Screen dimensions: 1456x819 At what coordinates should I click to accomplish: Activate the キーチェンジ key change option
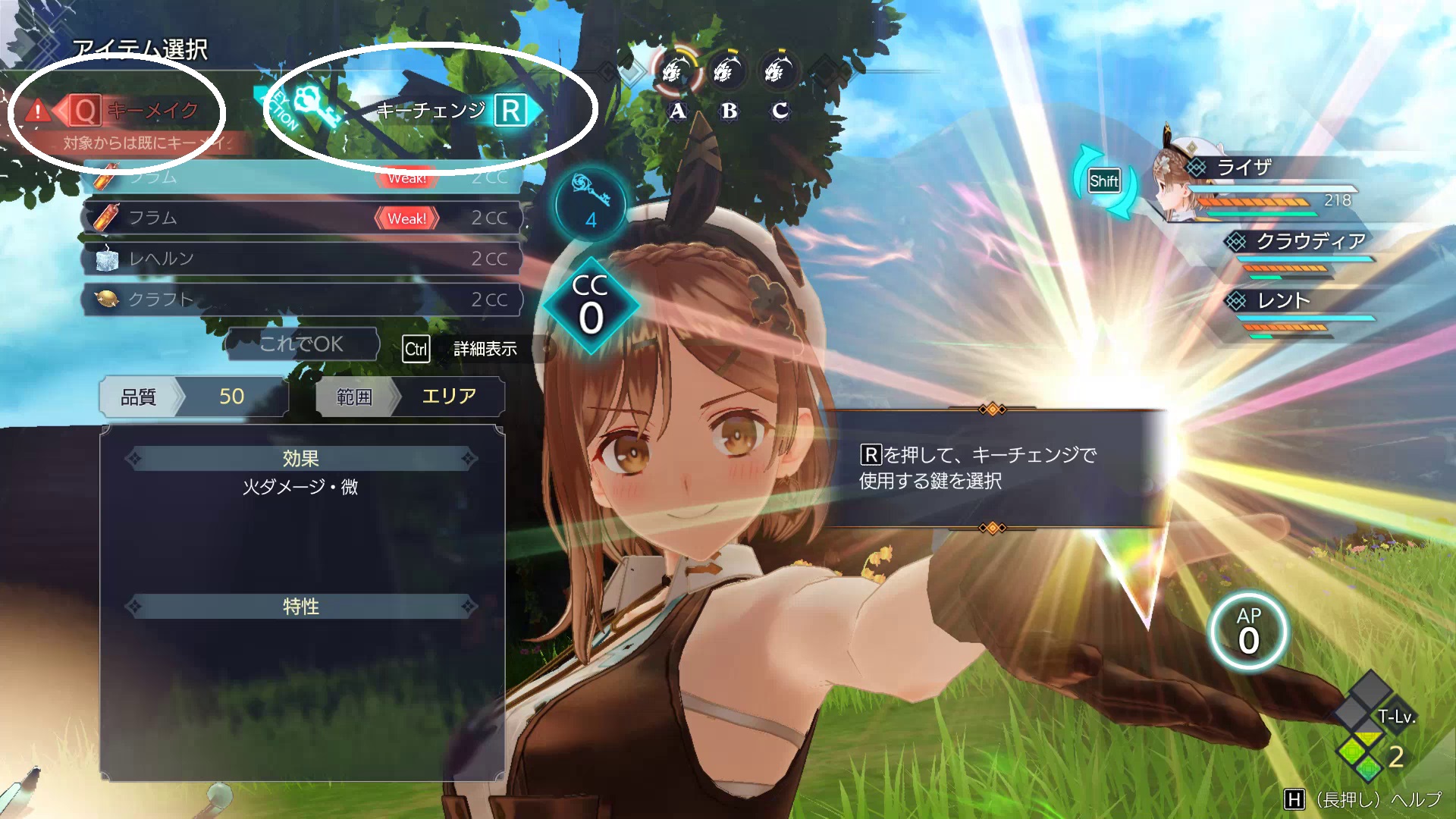(447, 111)
